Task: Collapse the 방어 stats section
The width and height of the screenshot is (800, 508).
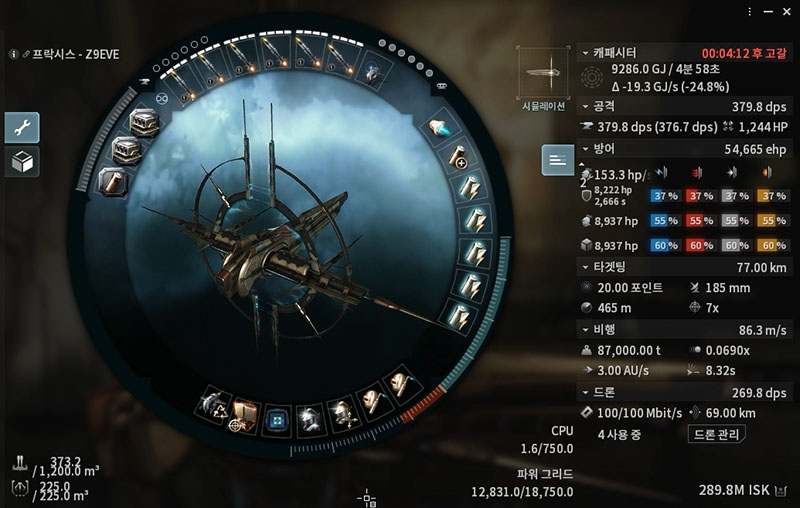Action: (585, 148)
